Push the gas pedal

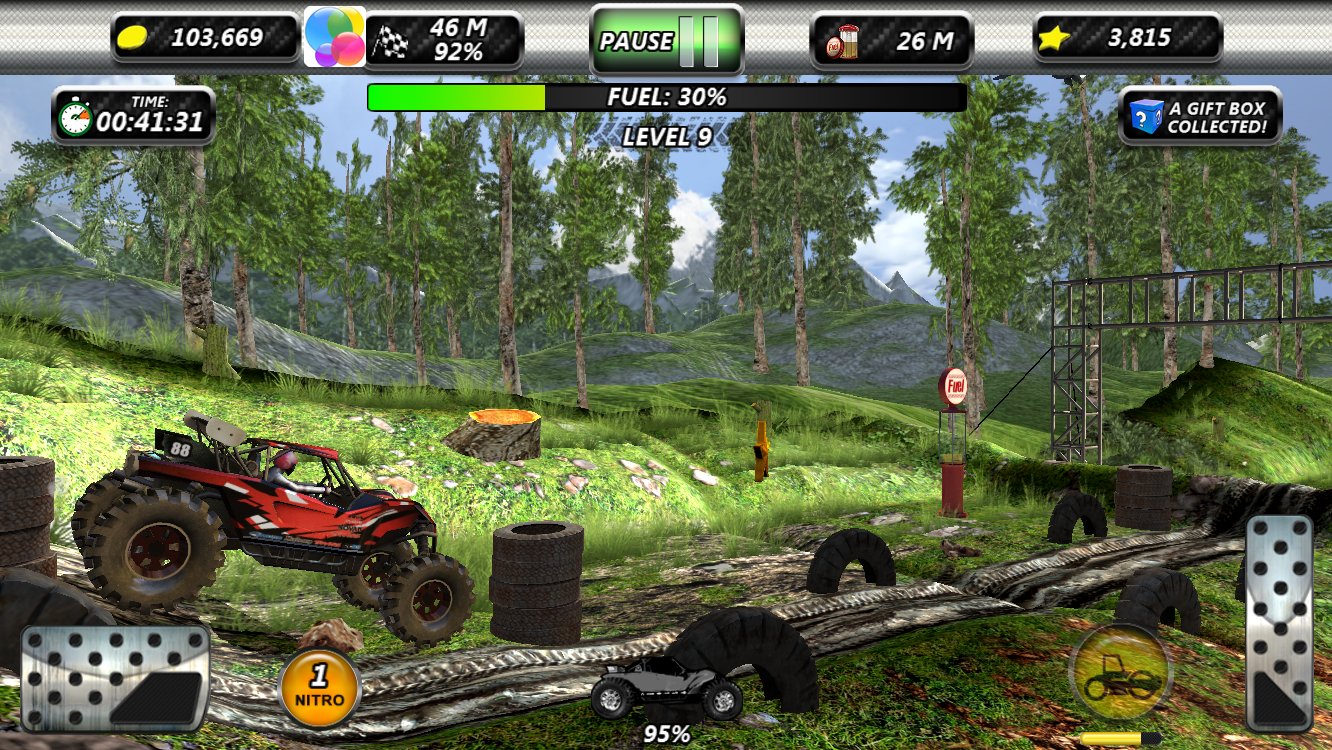coord(1279,623)
